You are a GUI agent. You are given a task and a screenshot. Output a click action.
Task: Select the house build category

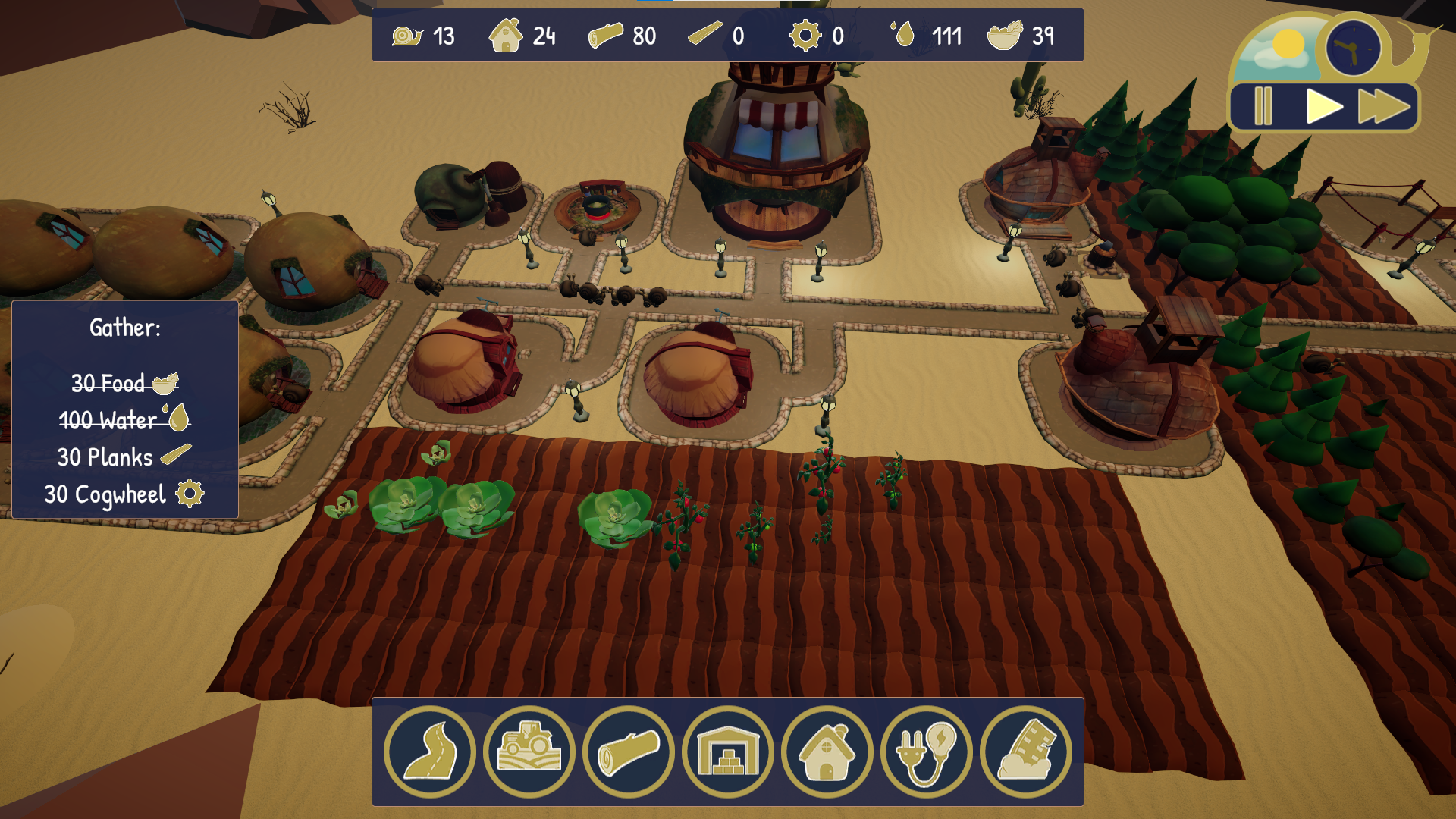[827, 752]
